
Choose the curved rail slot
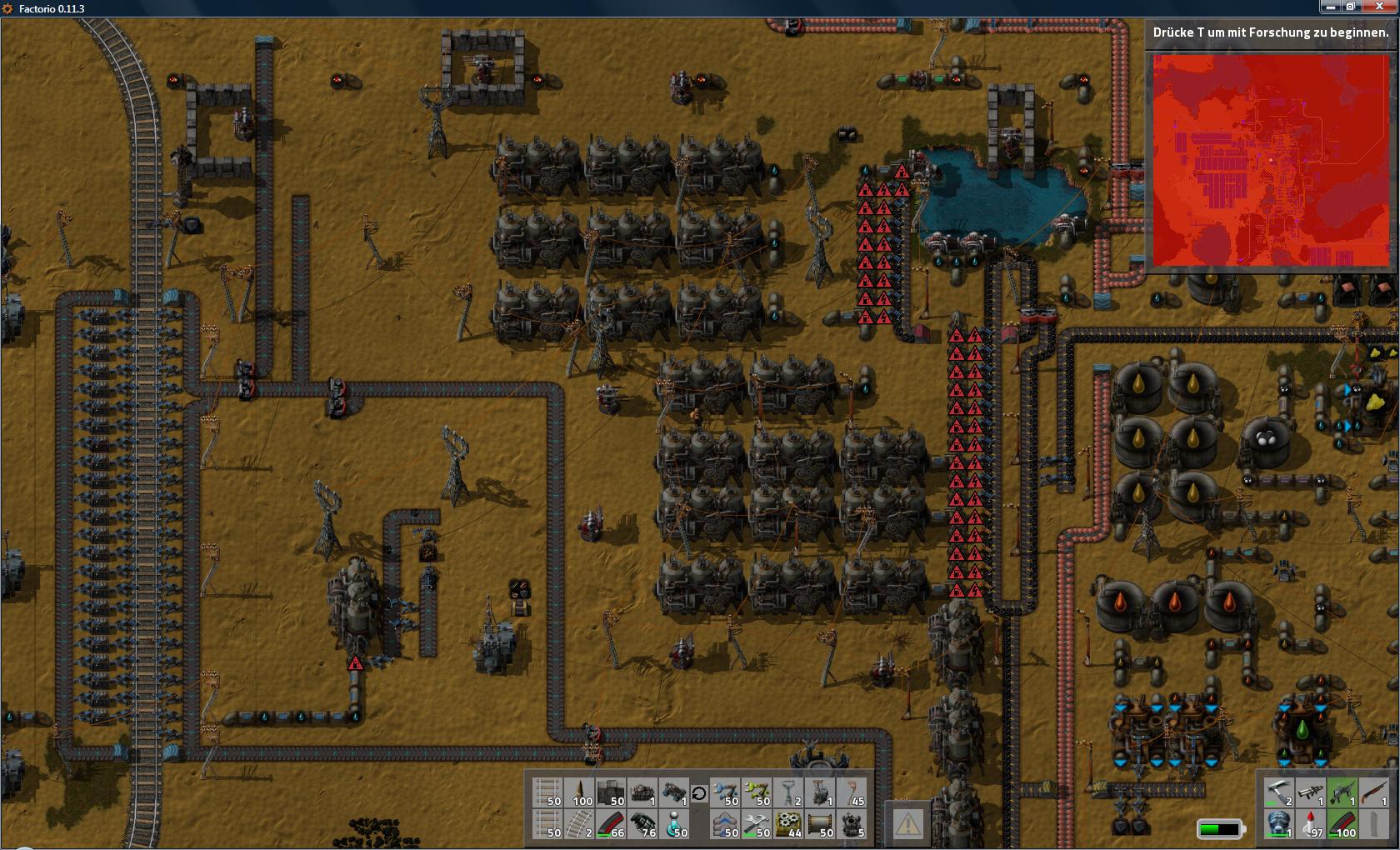pyautogui.click(x=579, y=824)
